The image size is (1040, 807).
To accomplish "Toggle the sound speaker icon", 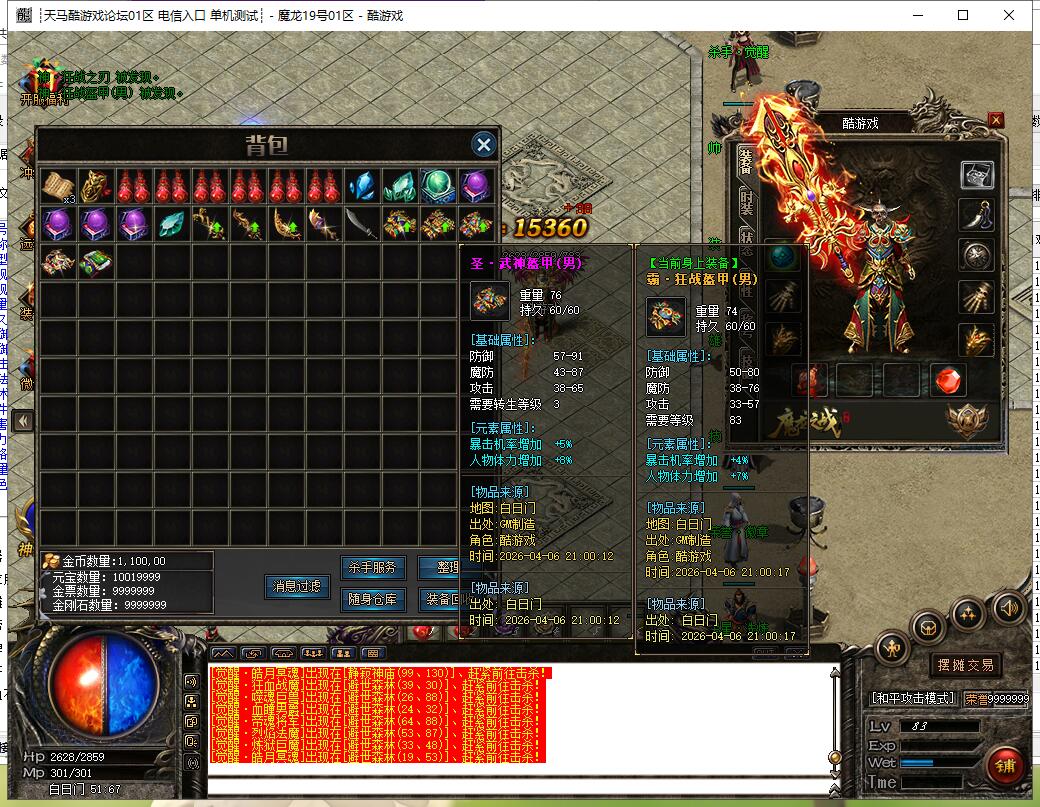I will click(1008, 607).
